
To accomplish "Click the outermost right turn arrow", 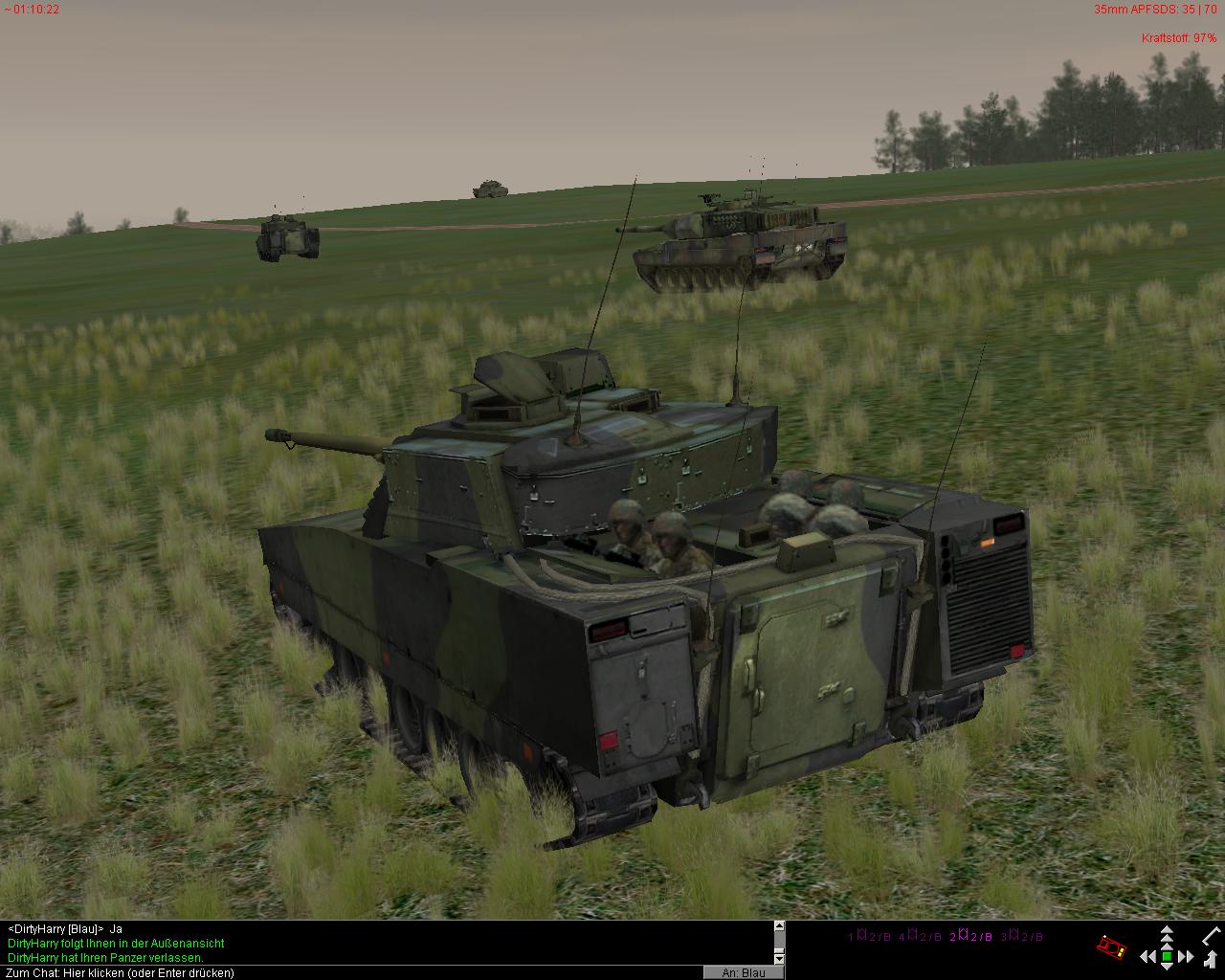I will pos(1190,956).
